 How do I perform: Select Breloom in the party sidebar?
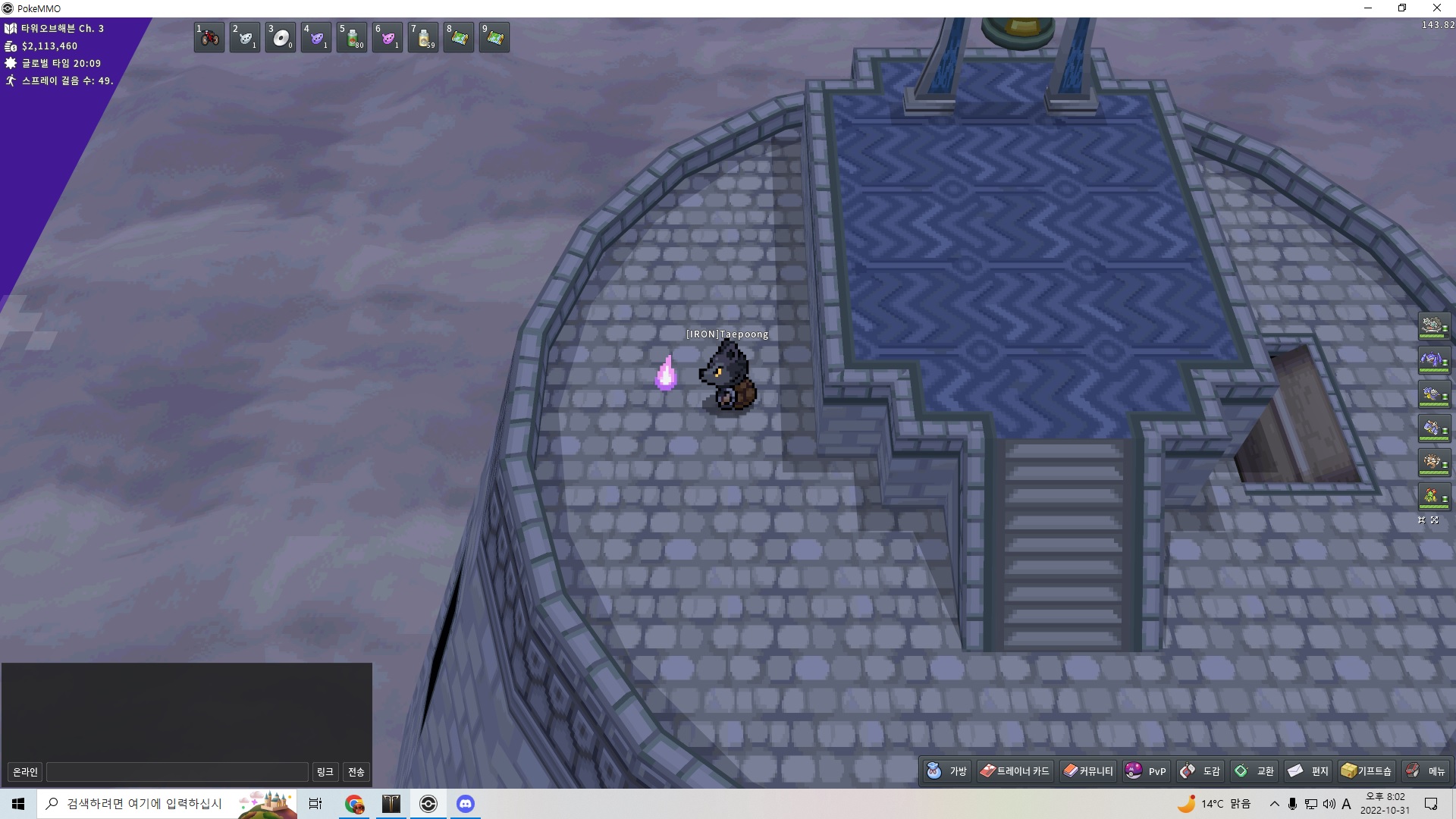1433,497
